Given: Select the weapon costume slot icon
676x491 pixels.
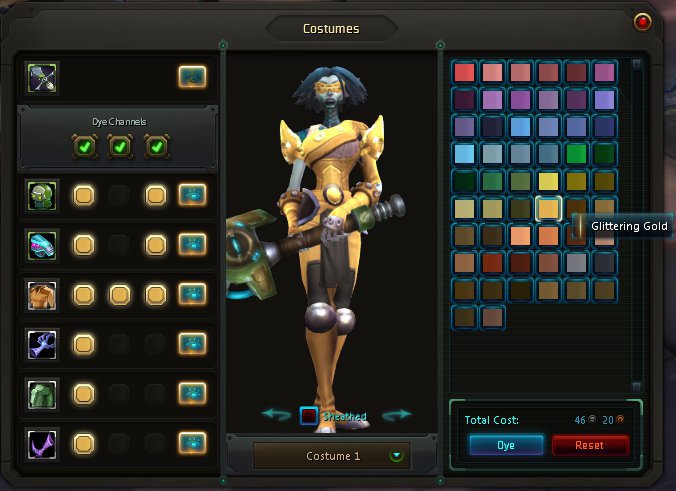Looking at the screenshot, I should click(x=43, y=77).
